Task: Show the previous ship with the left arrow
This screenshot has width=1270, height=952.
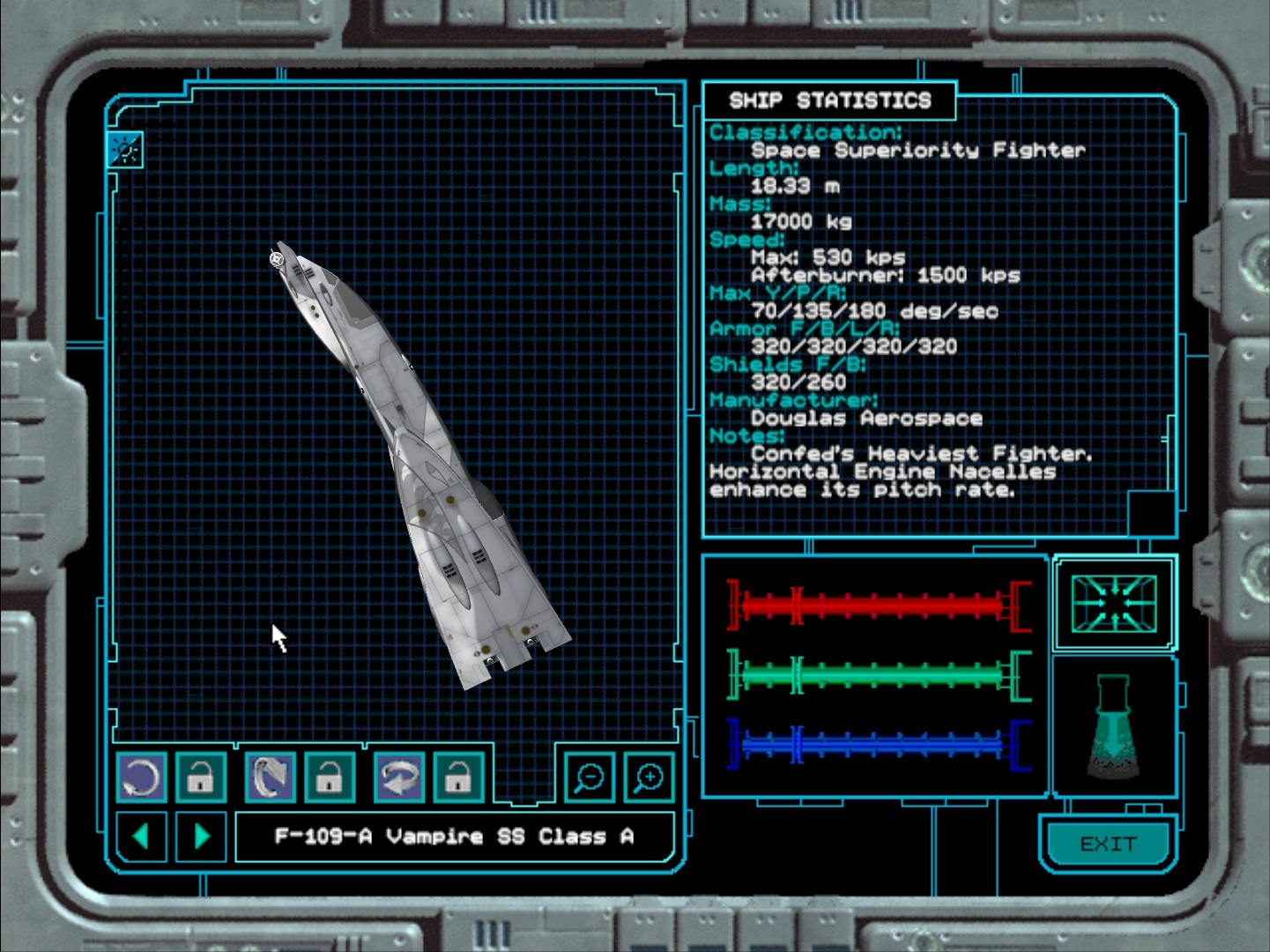Action: [x=141, y=836]
